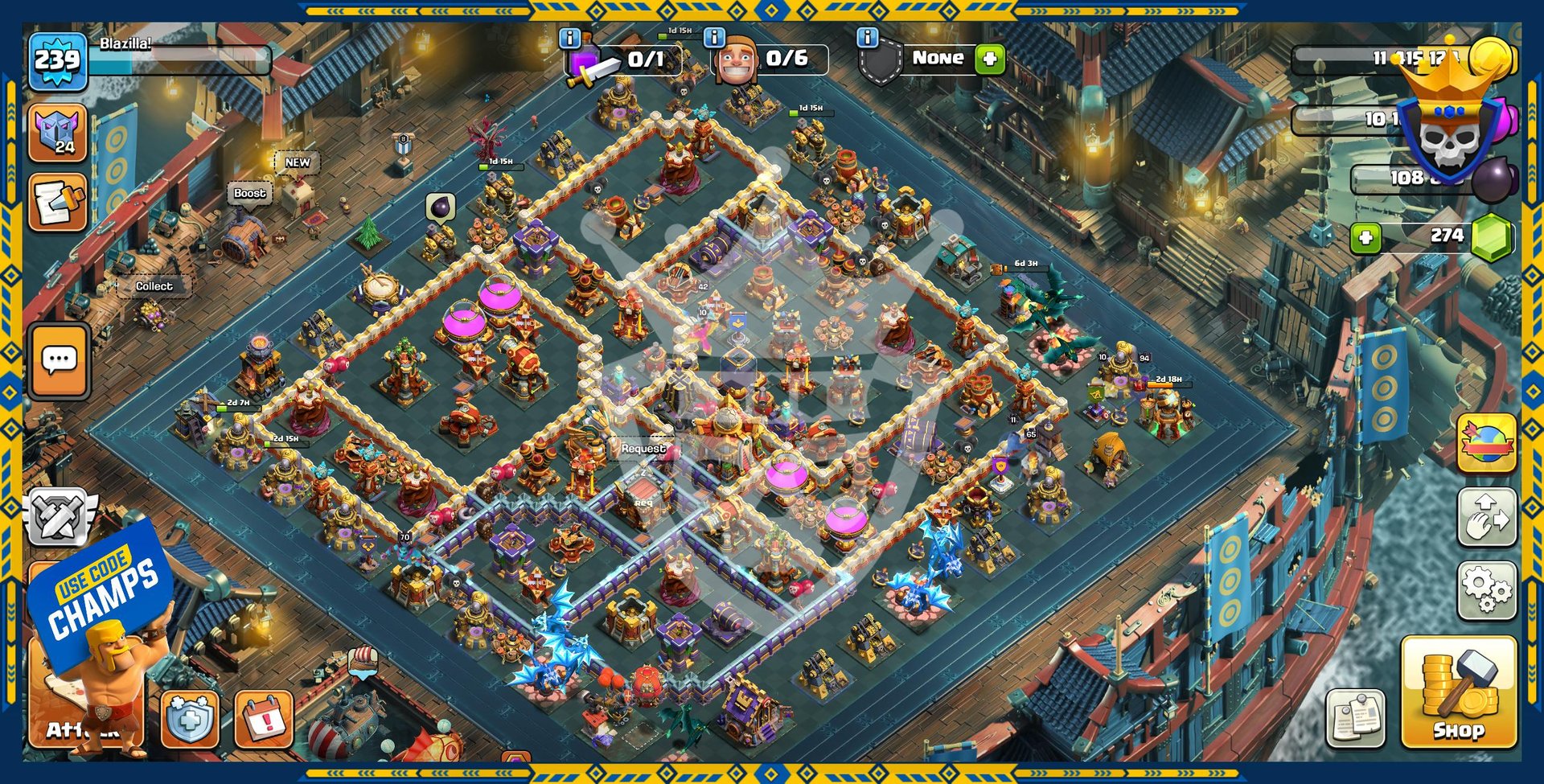Viewport: 1544px width, 784px height.
Task: Open the blue shield cross button
Action: pos(190,718)
